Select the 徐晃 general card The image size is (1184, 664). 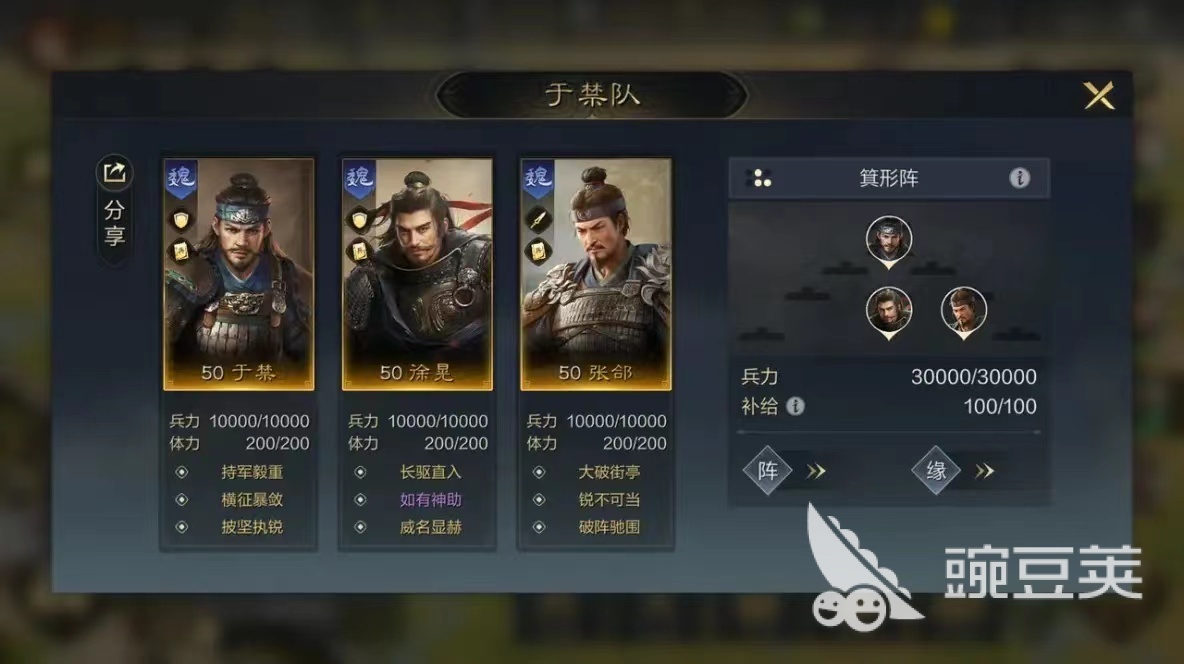(417, 273)
